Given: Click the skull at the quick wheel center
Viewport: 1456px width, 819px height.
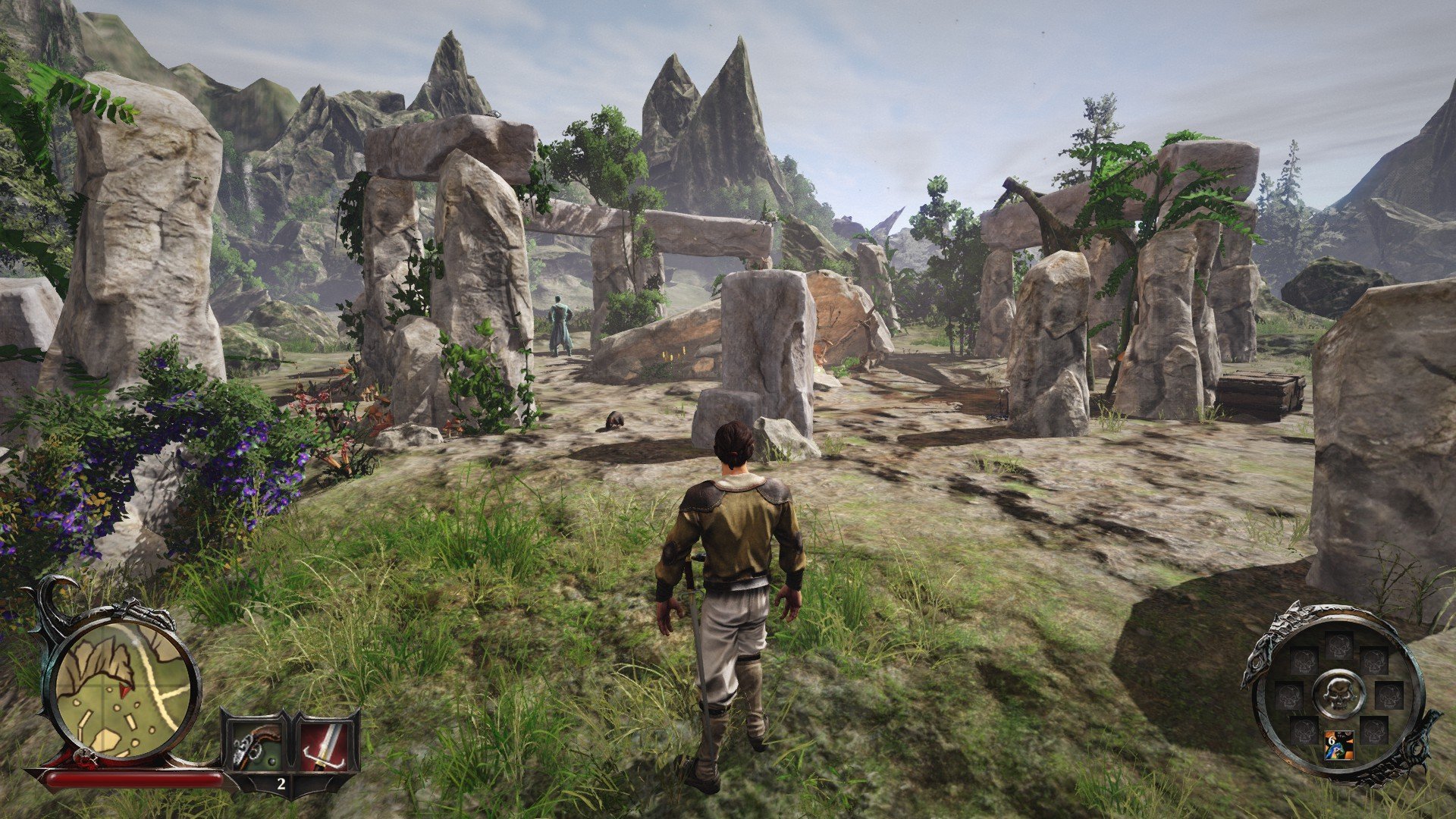Looking at the screenshot, I should [1337, 693].
